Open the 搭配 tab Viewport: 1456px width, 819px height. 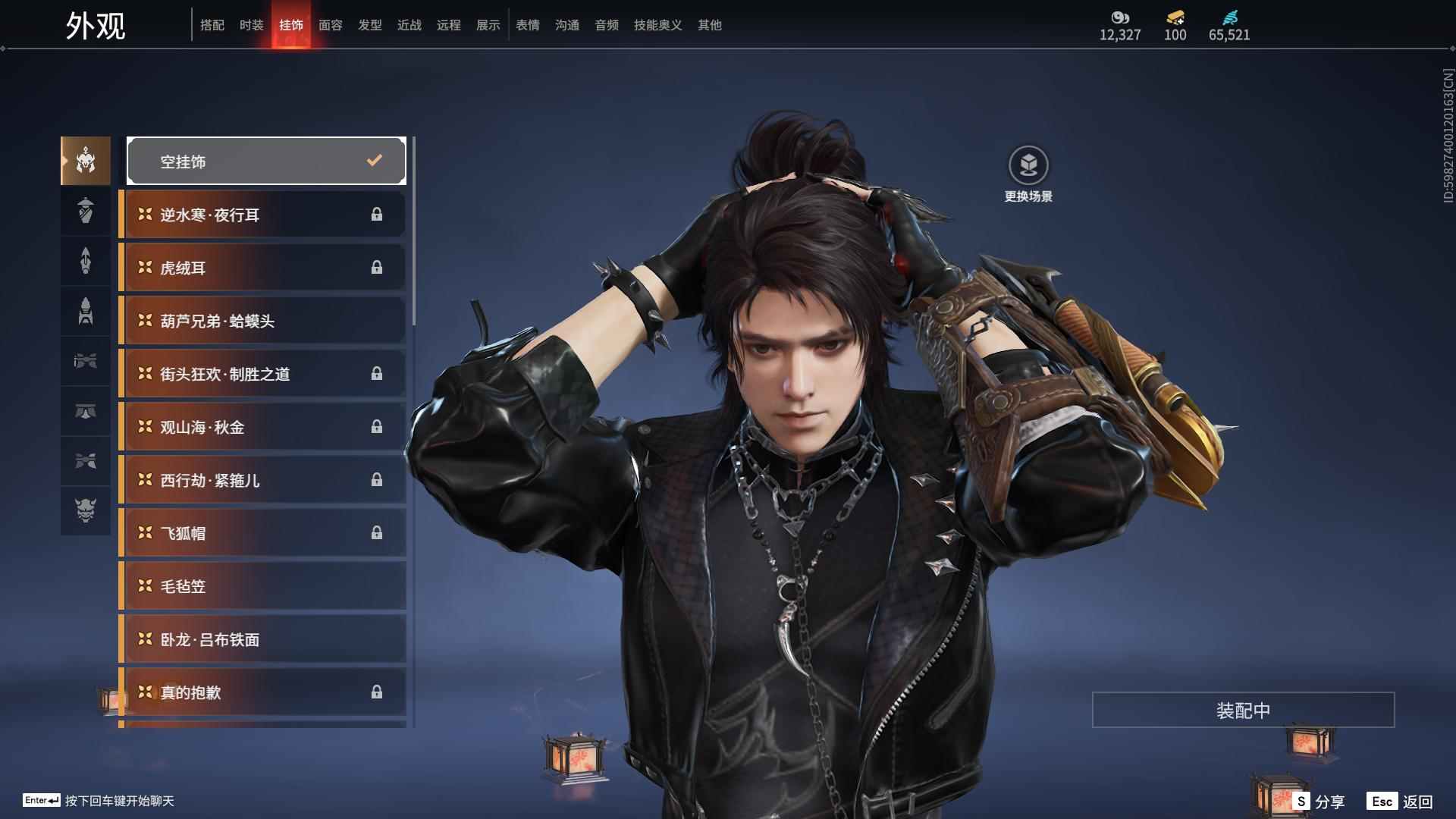(x=212, y=25)
